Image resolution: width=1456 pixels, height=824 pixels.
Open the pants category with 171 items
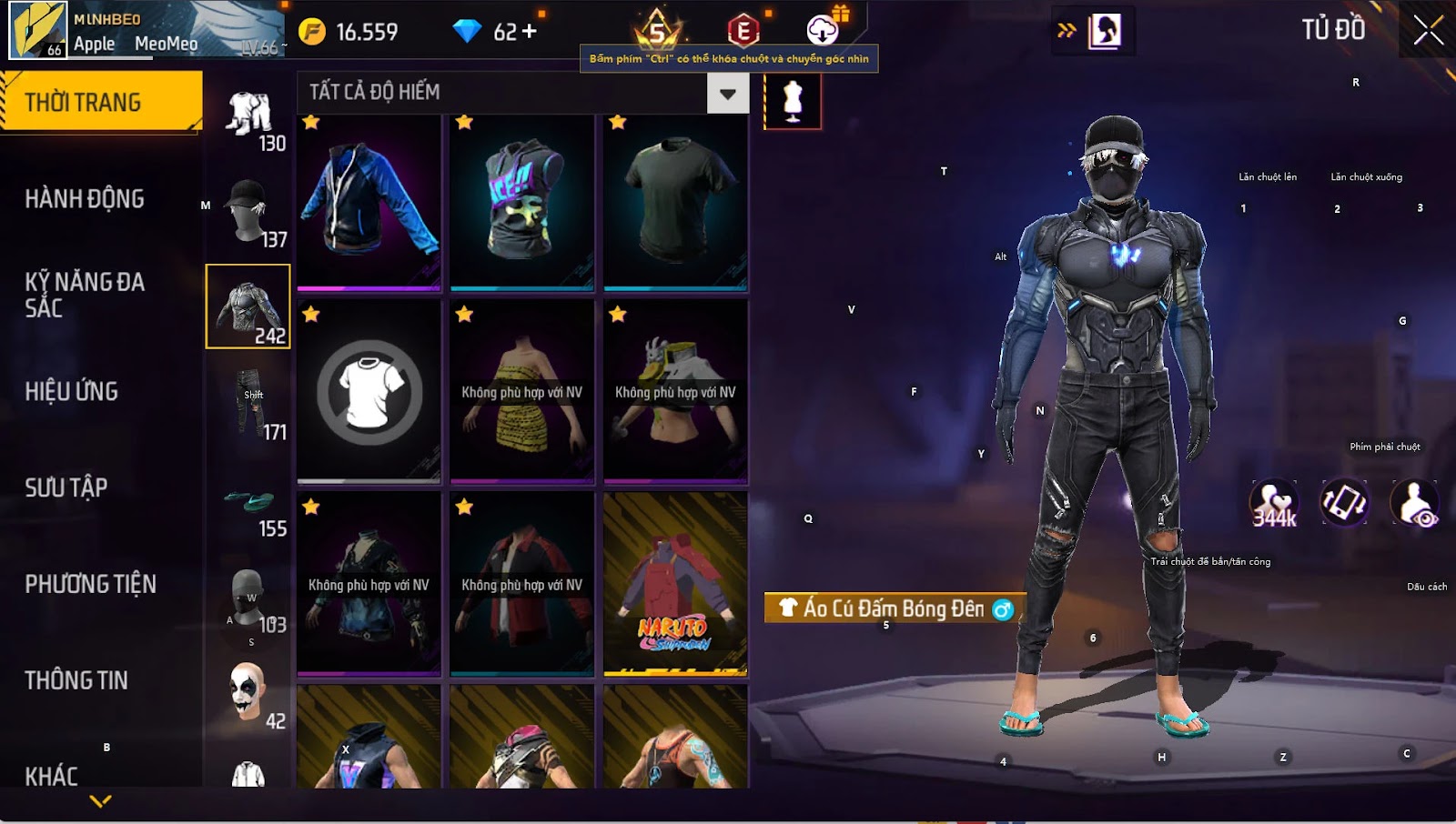point(248,403)
